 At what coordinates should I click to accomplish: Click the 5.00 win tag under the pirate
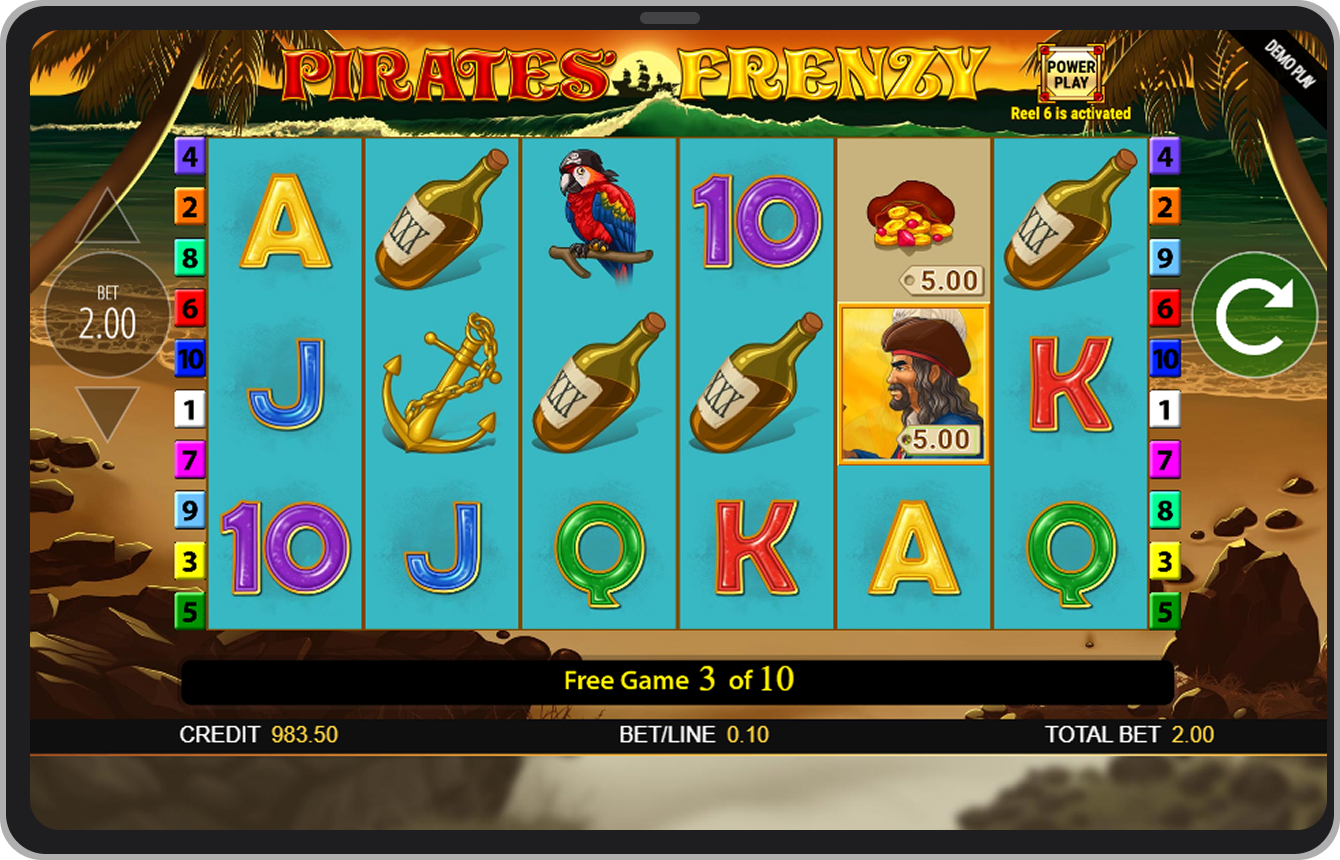pyautogui.click(x=943, y=437)
